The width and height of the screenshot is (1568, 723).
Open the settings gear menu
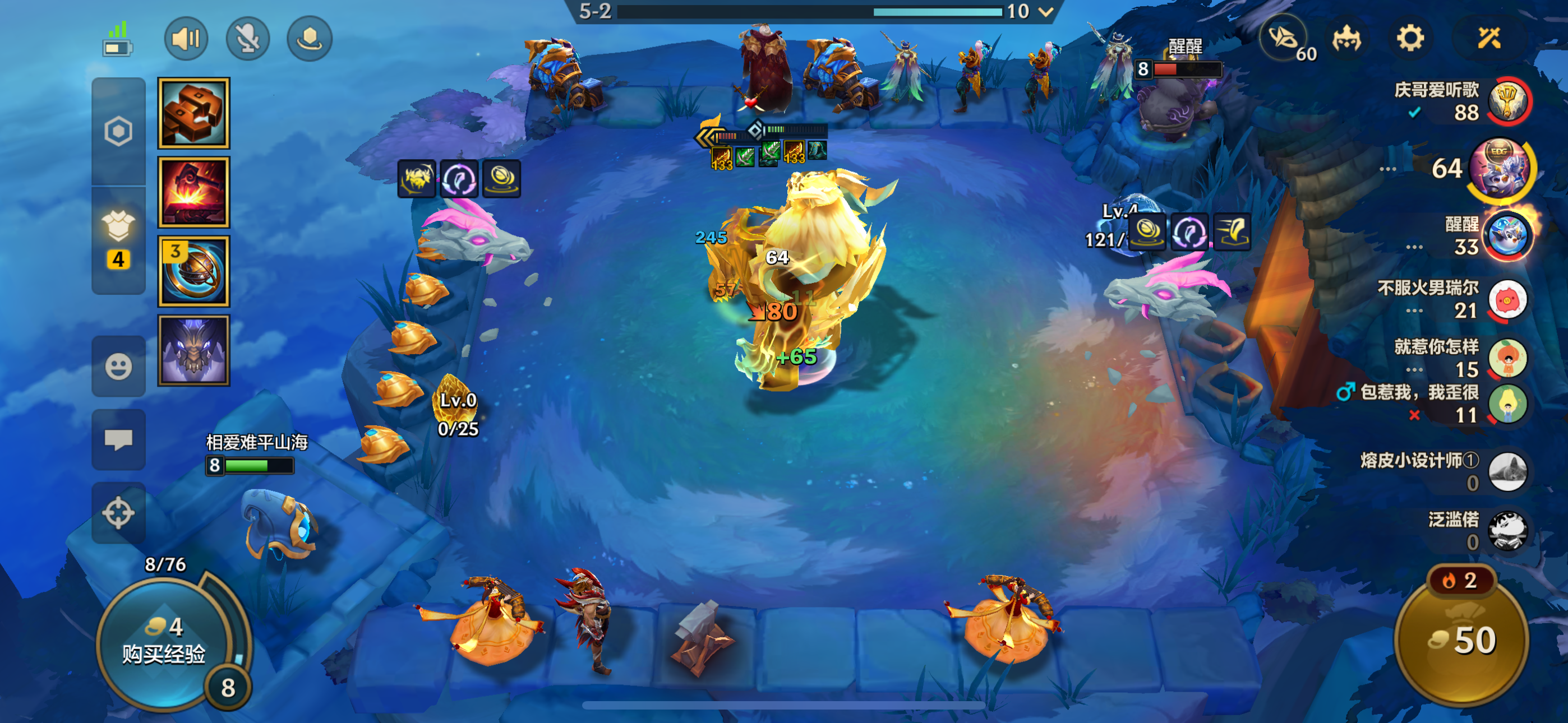pyautogui.click(x=1410, y=39)
